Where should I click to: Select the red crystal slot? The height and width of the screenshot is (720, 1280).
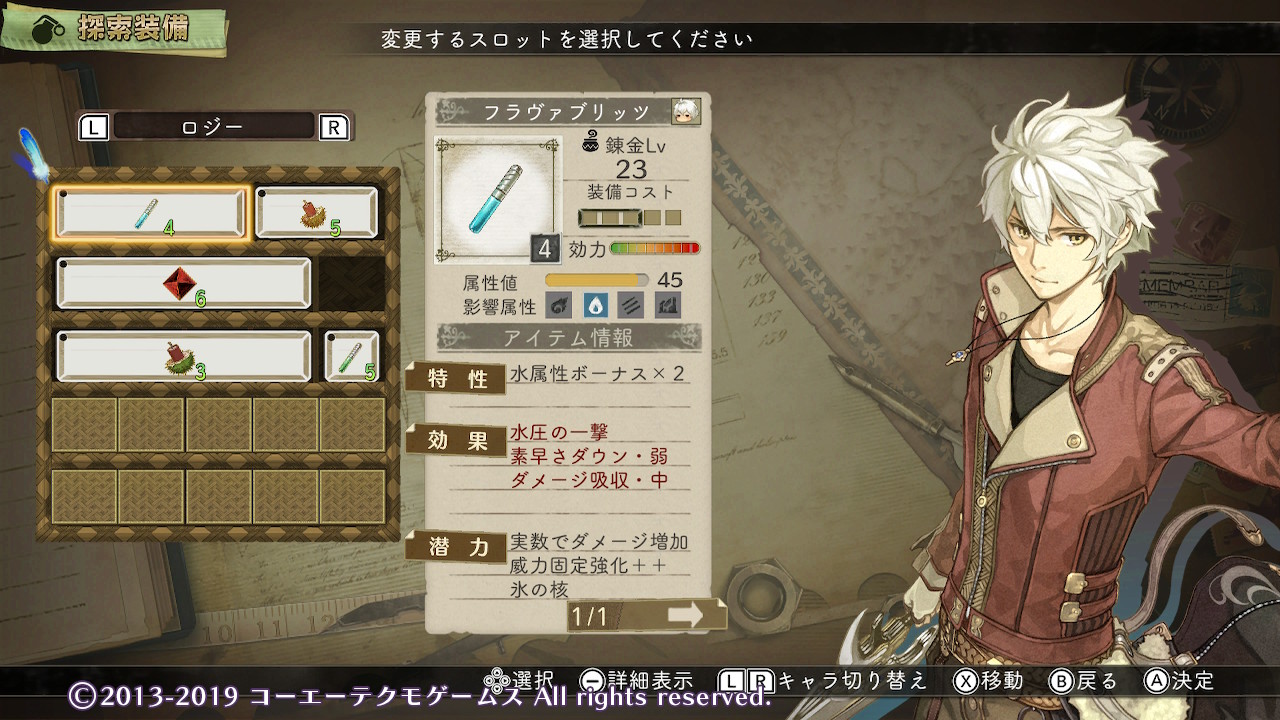(183, 284)
